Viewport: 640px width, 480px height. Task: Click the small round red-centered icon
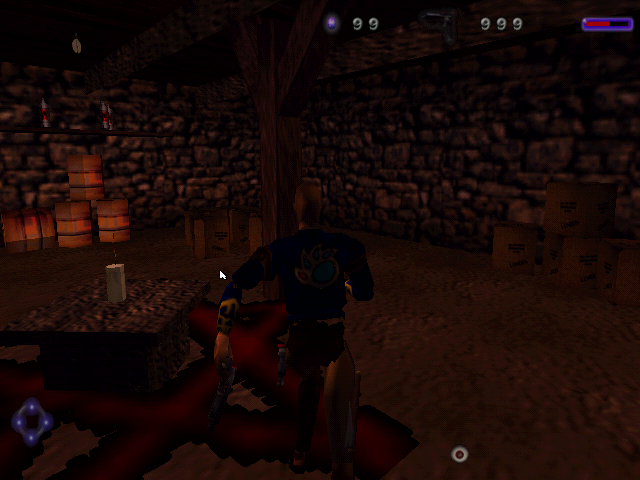pos(459,454)
